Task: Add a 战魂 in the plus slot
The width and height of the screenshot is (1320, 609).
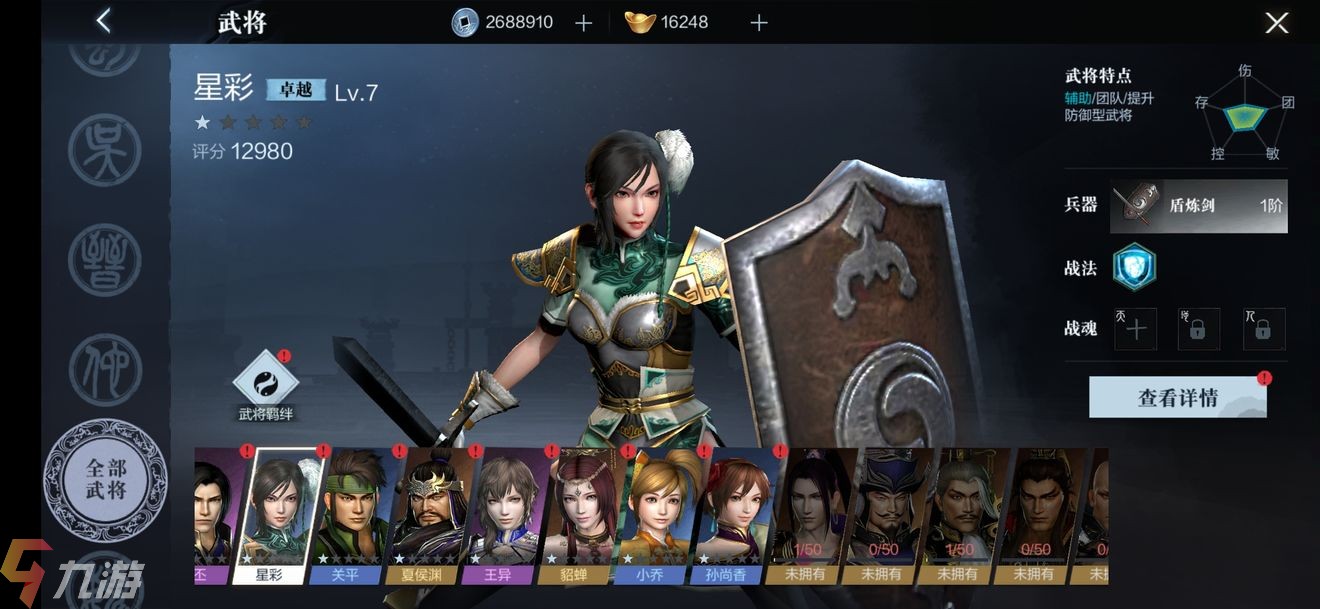Action: point(1136,329)
